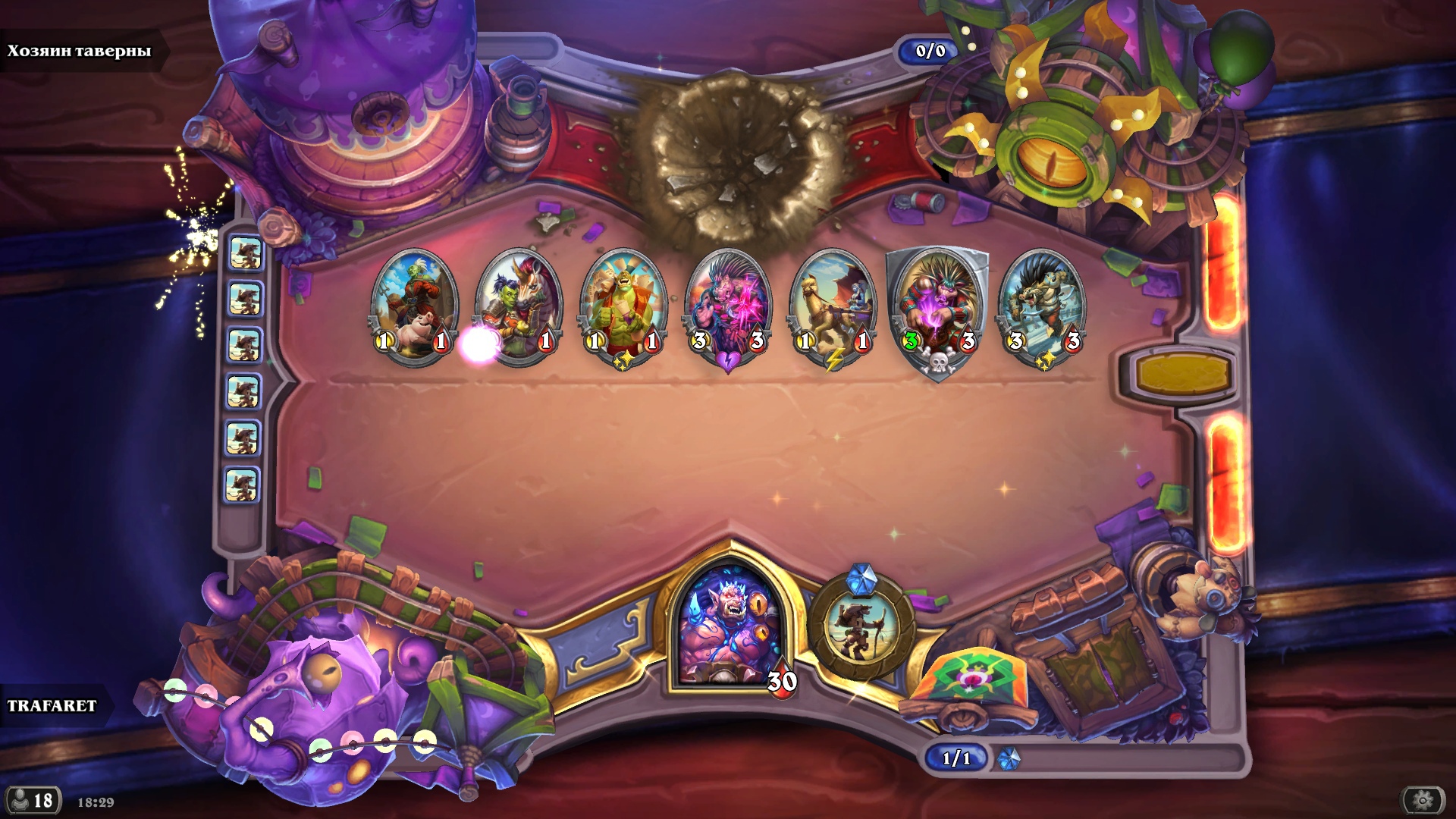
Task: Choose the quilboar casting pink magic
Action: point(728,303)
